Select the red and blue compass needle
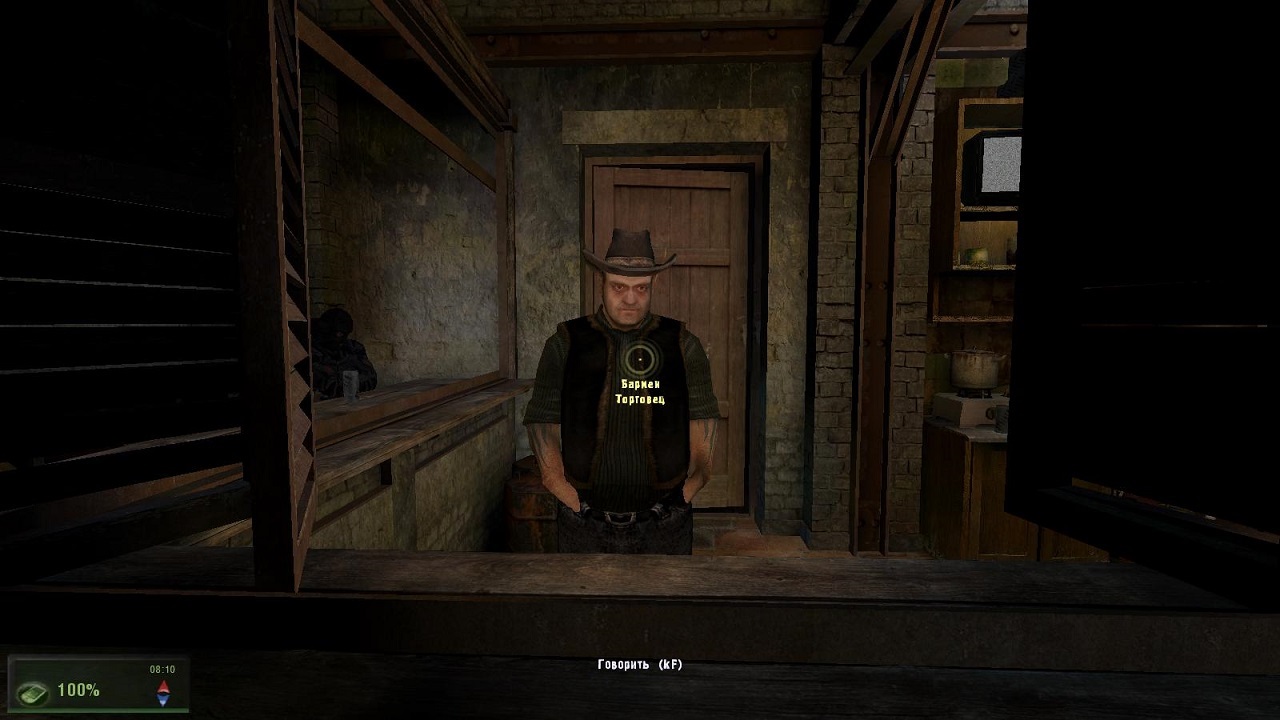The image size is (1280, 720). click(x=163, y=691)
